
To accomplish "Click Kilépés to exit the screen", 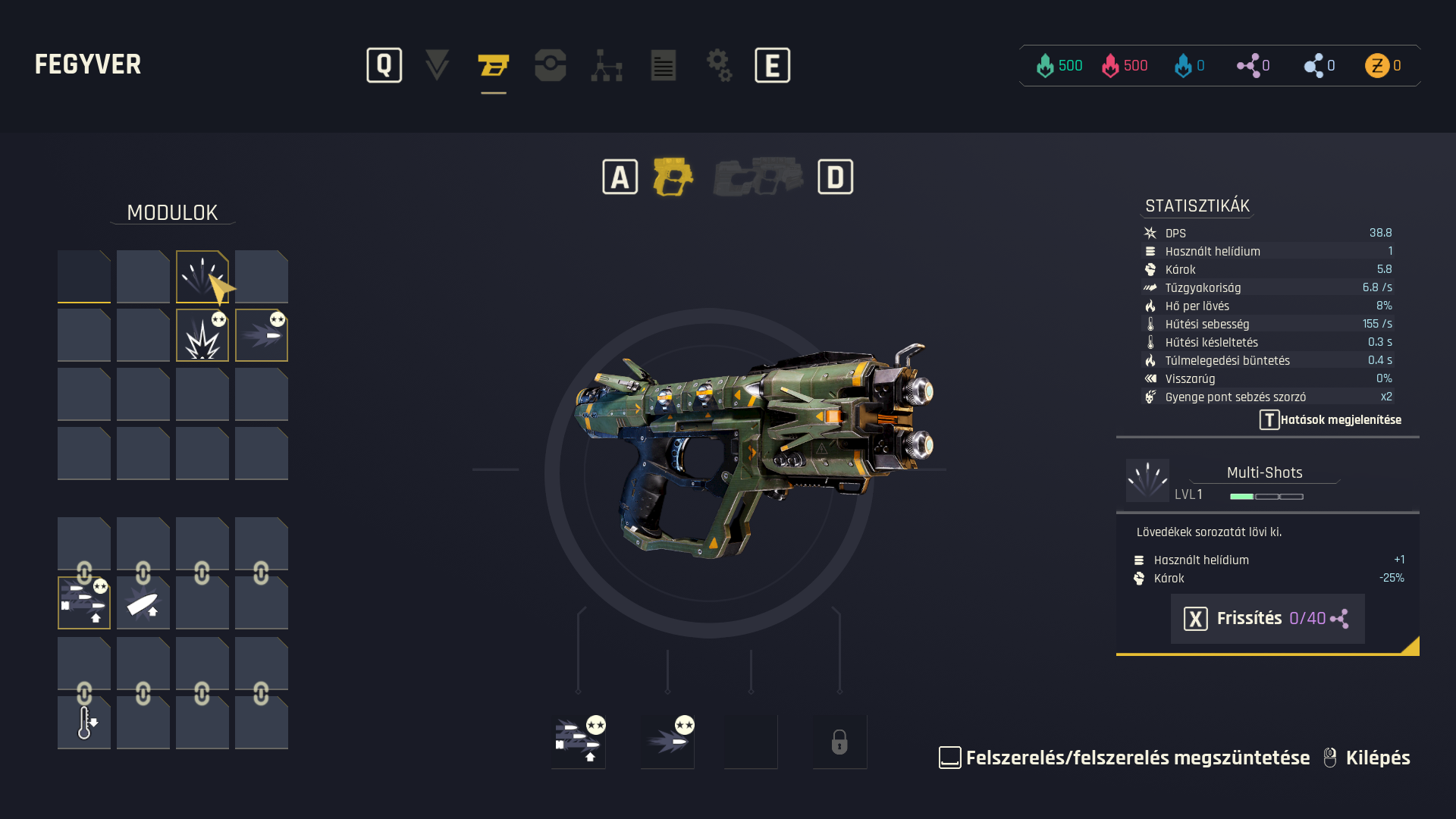I will (x=1377, y=758).
